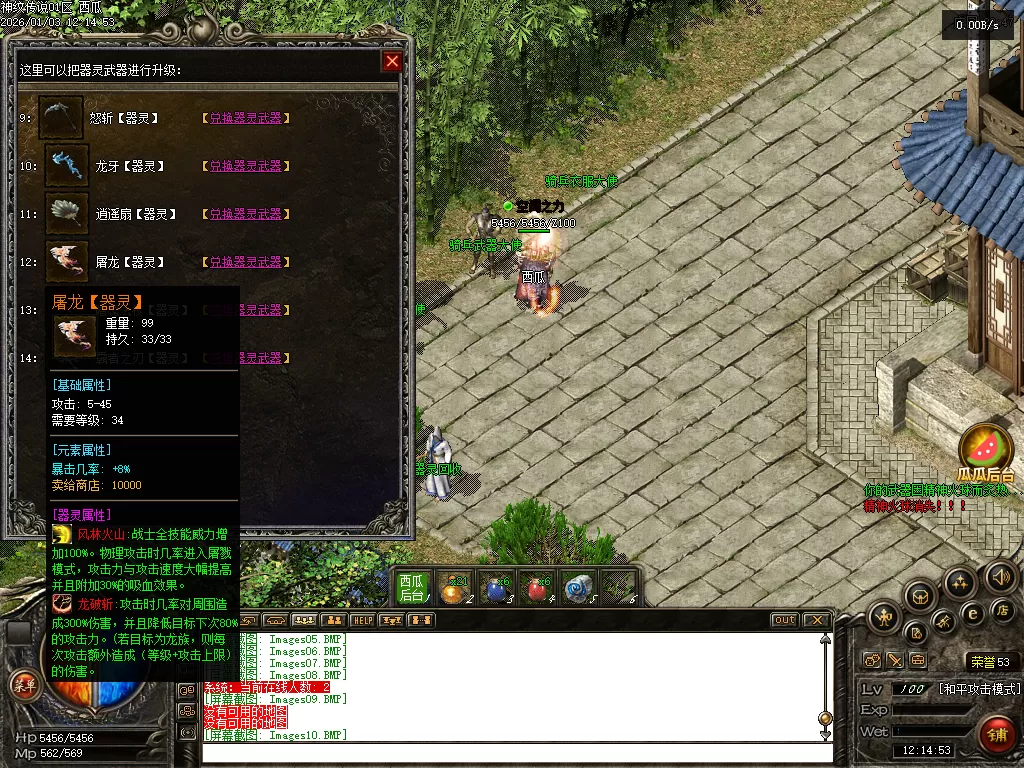Open the shop with the 店 button
This screenshot has width=1024, height=768.
point(1001,609)
